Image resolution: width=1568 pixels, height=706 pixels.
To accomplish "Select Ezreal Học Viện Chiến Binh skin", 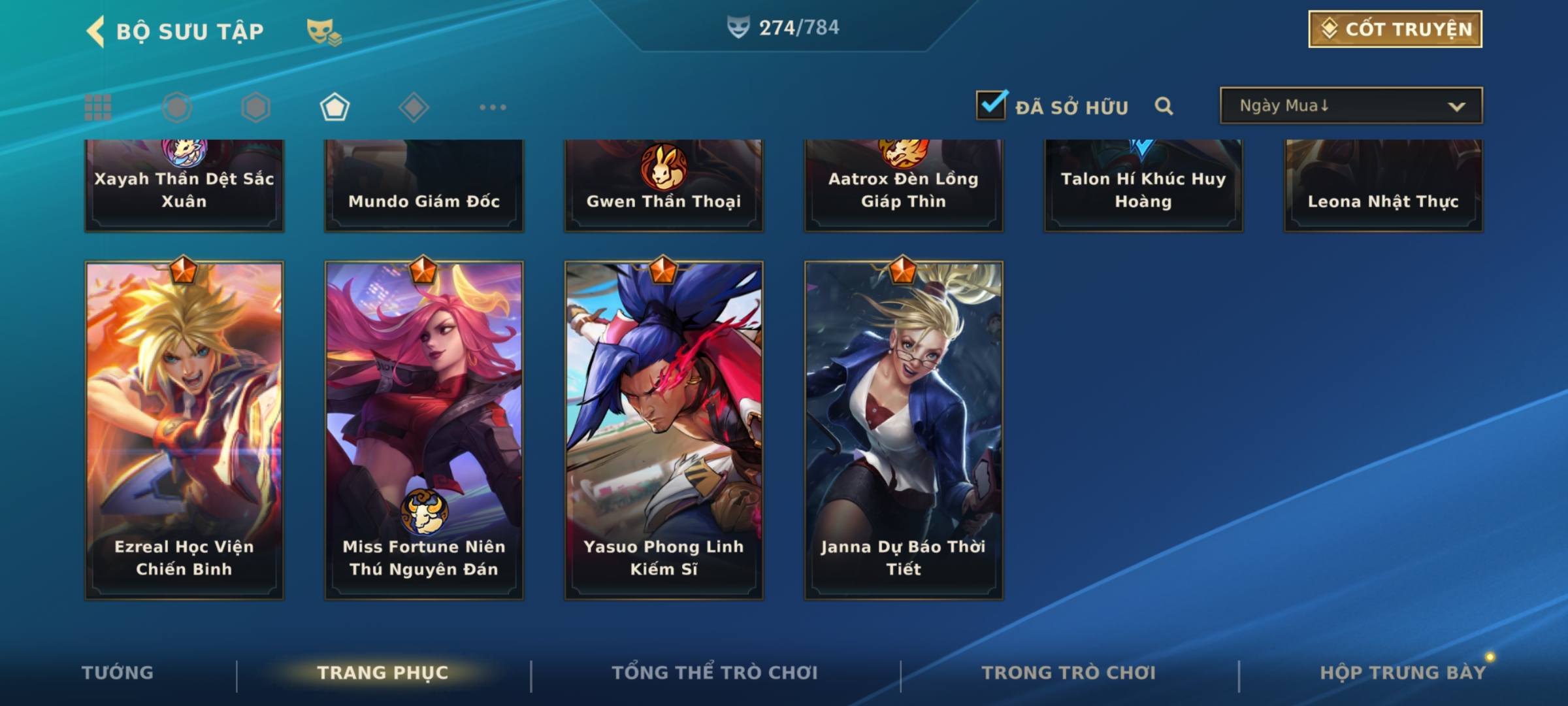I will pos(184,430).
